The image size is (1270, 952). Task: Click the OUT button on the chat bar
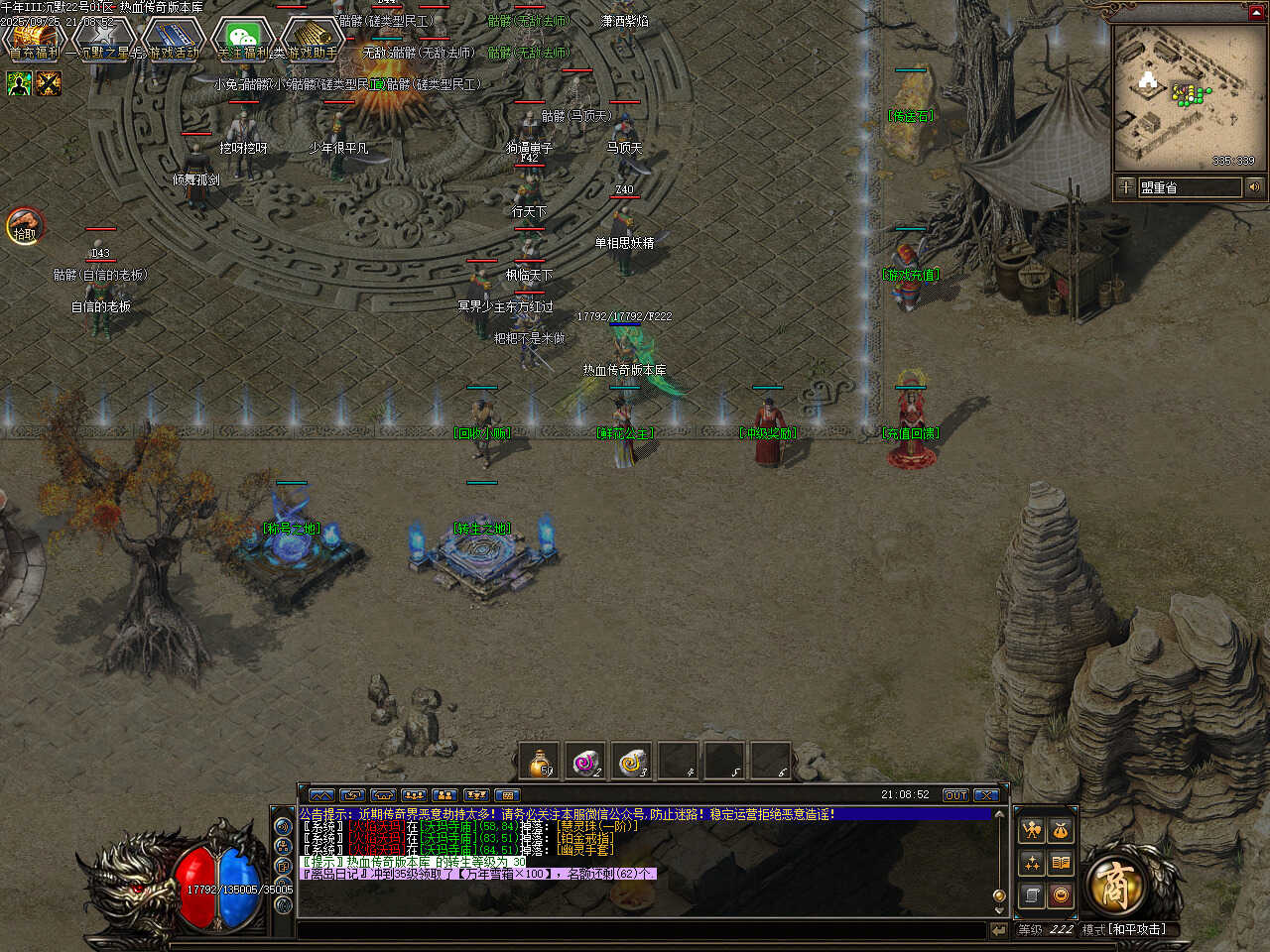(x=955, y=795)
